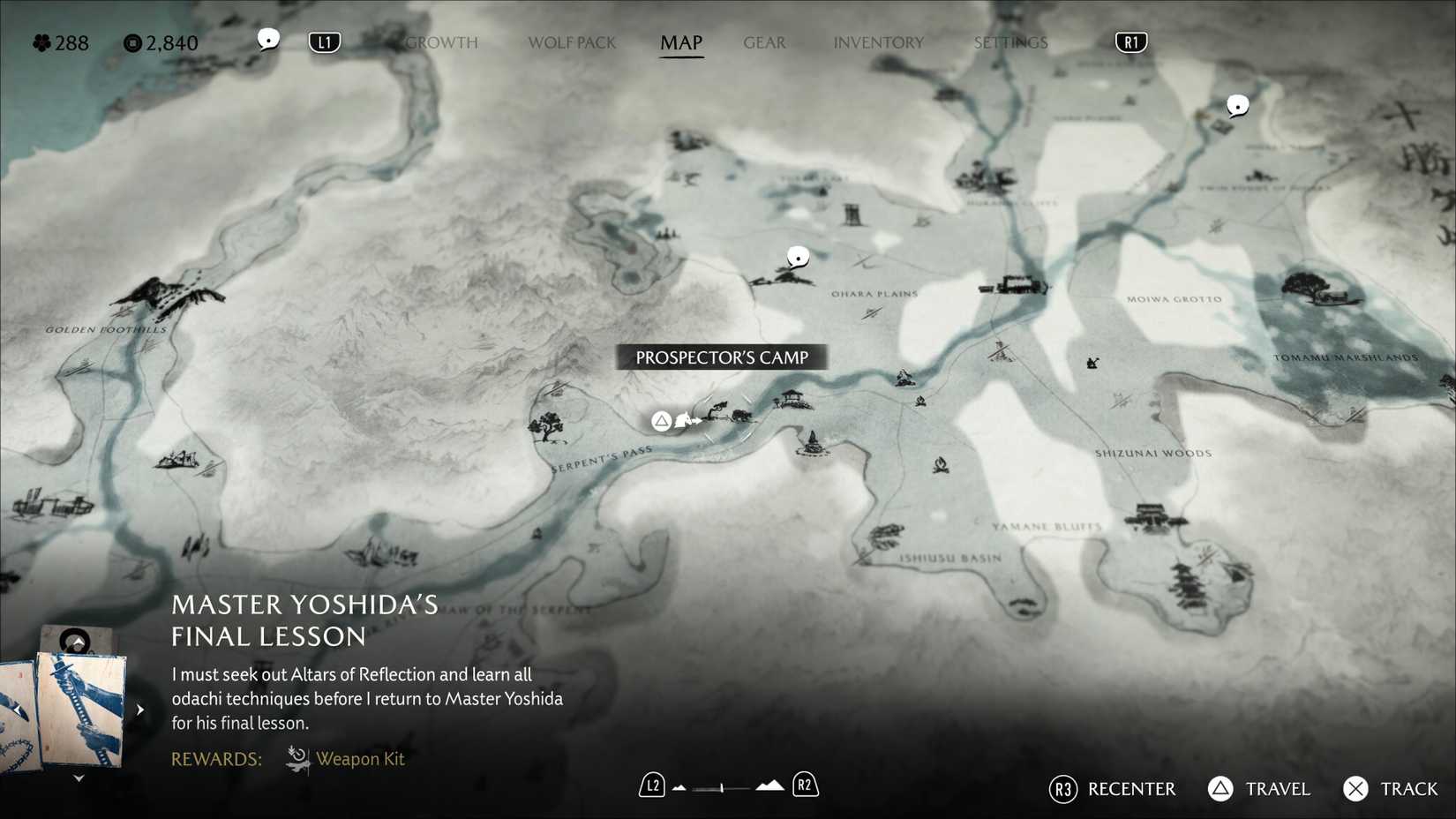Open the Inventory tab
Image resolution: width=1456 pixels, height=819 pixels.
pyautogui.click(x=878, y=42)
